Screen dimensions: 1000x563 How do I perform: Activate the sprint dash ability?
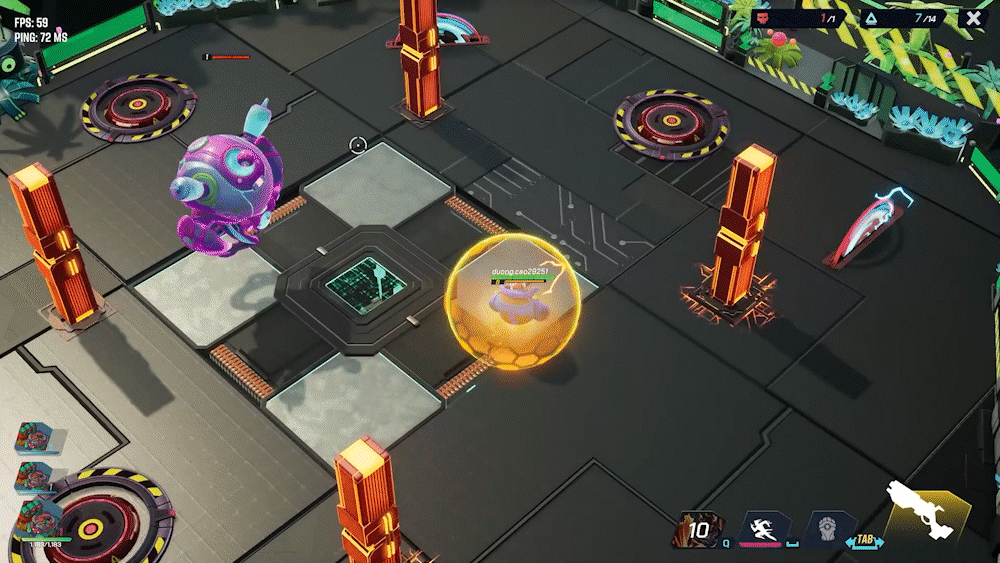[766, 529]
